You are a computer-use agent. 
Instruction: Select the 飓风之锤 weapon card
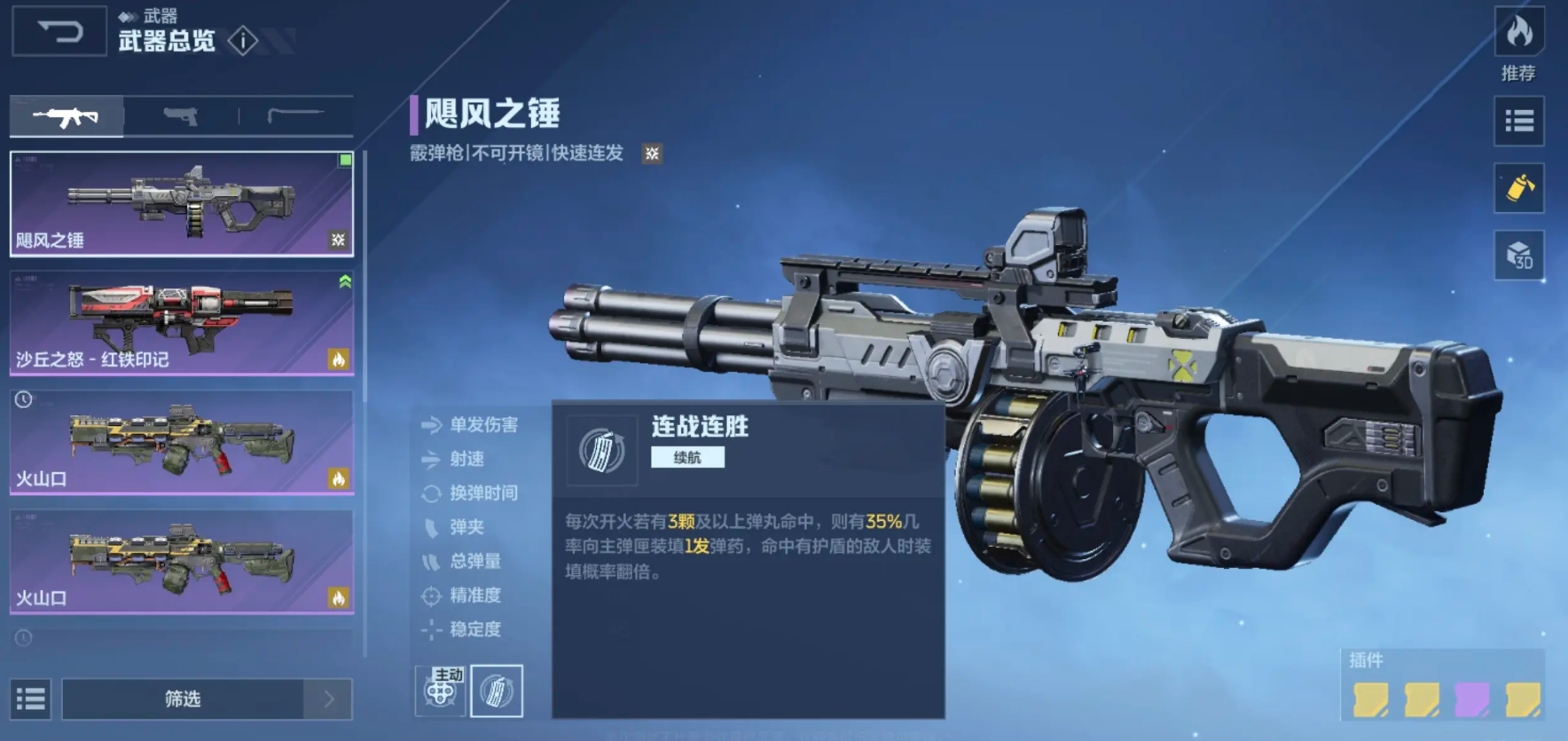tap(182, 203)
